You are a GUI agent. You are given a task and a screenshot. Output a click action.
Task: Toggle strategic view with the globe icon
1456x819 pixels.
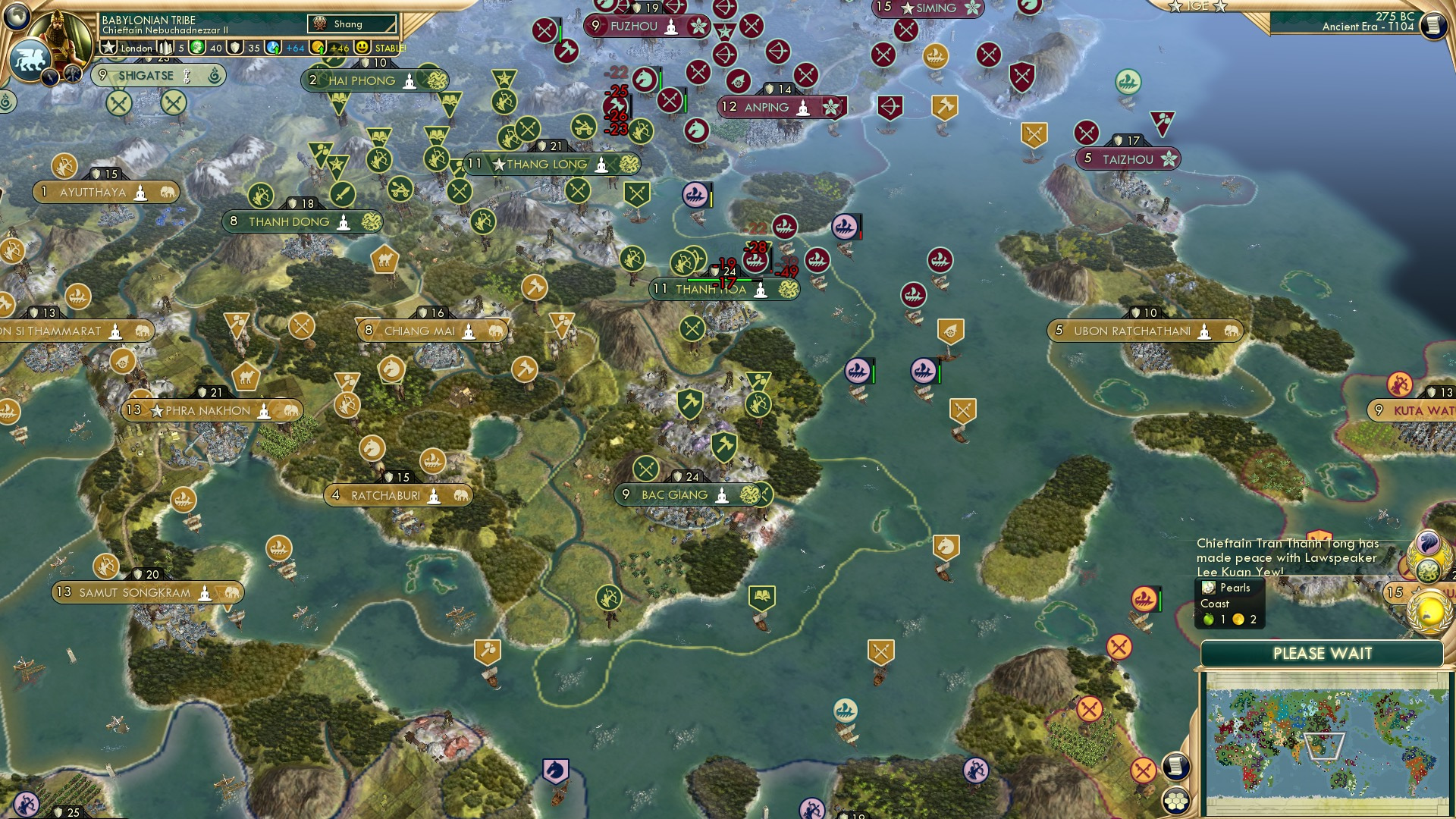coord(18,17)
